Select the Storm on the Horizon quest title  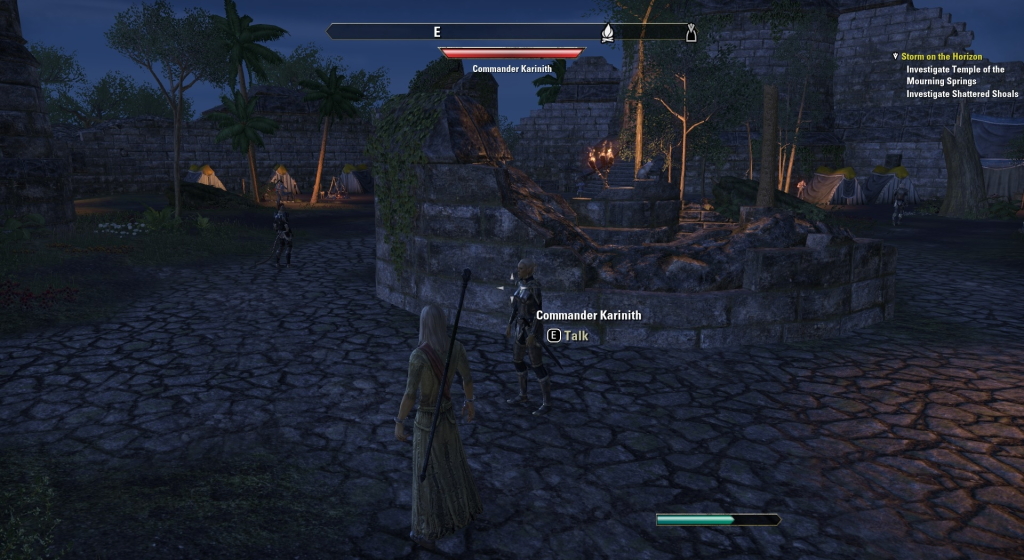(x=941, y=57)
